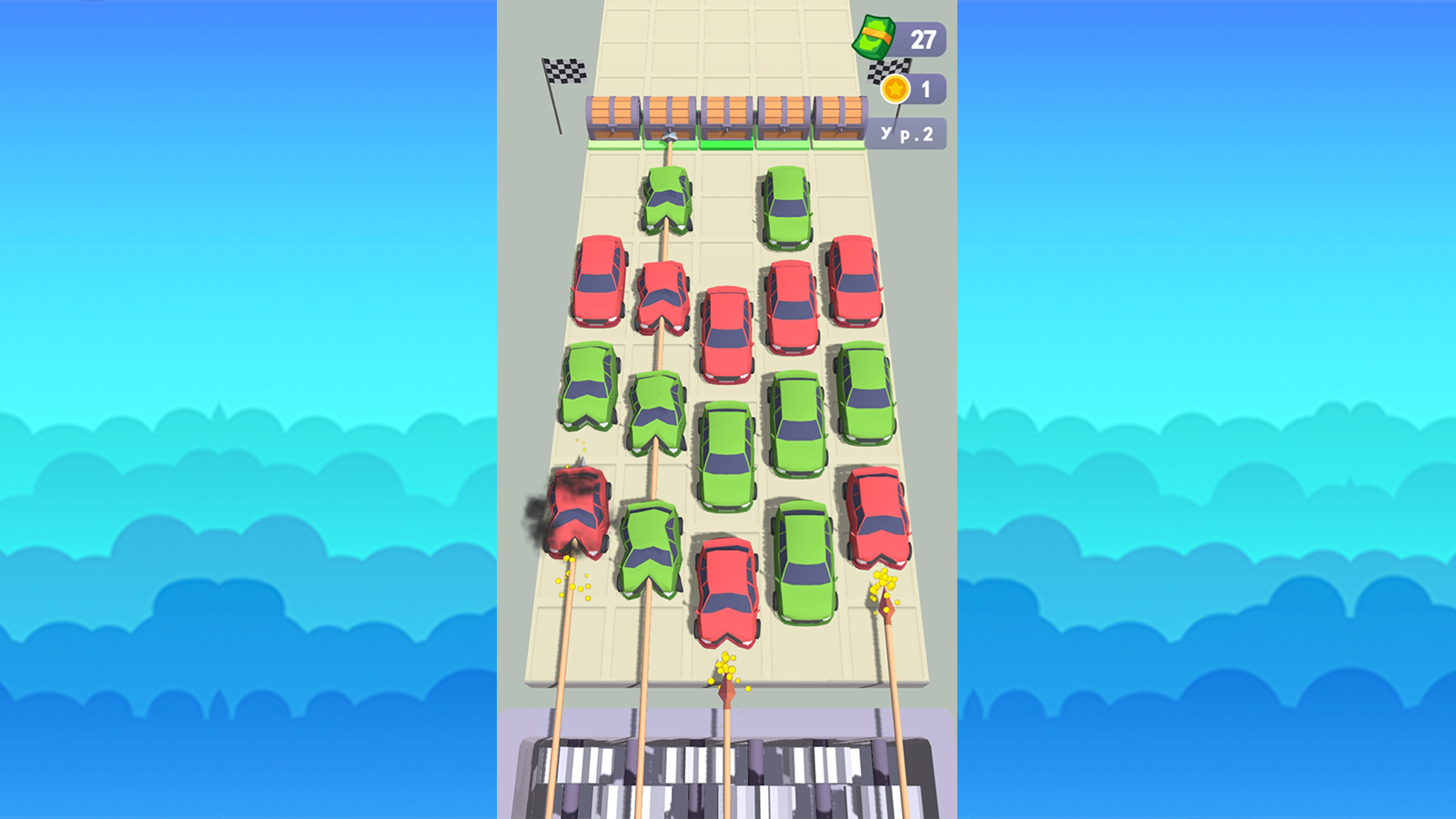Click the coin counter showing 1
Viewport: 1456px width, 819px height.
926,88
